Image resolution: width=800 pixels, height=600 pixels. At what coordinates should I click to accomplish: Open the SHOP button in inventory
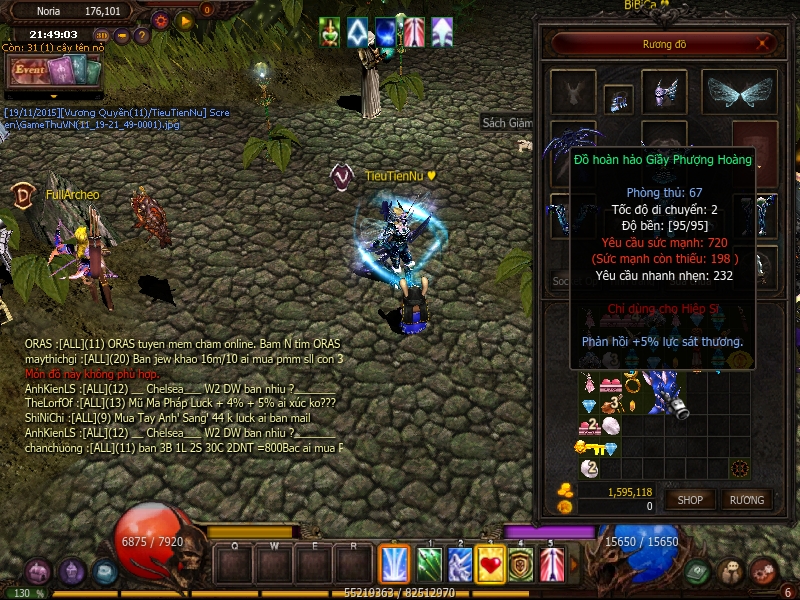coord(691,499)
